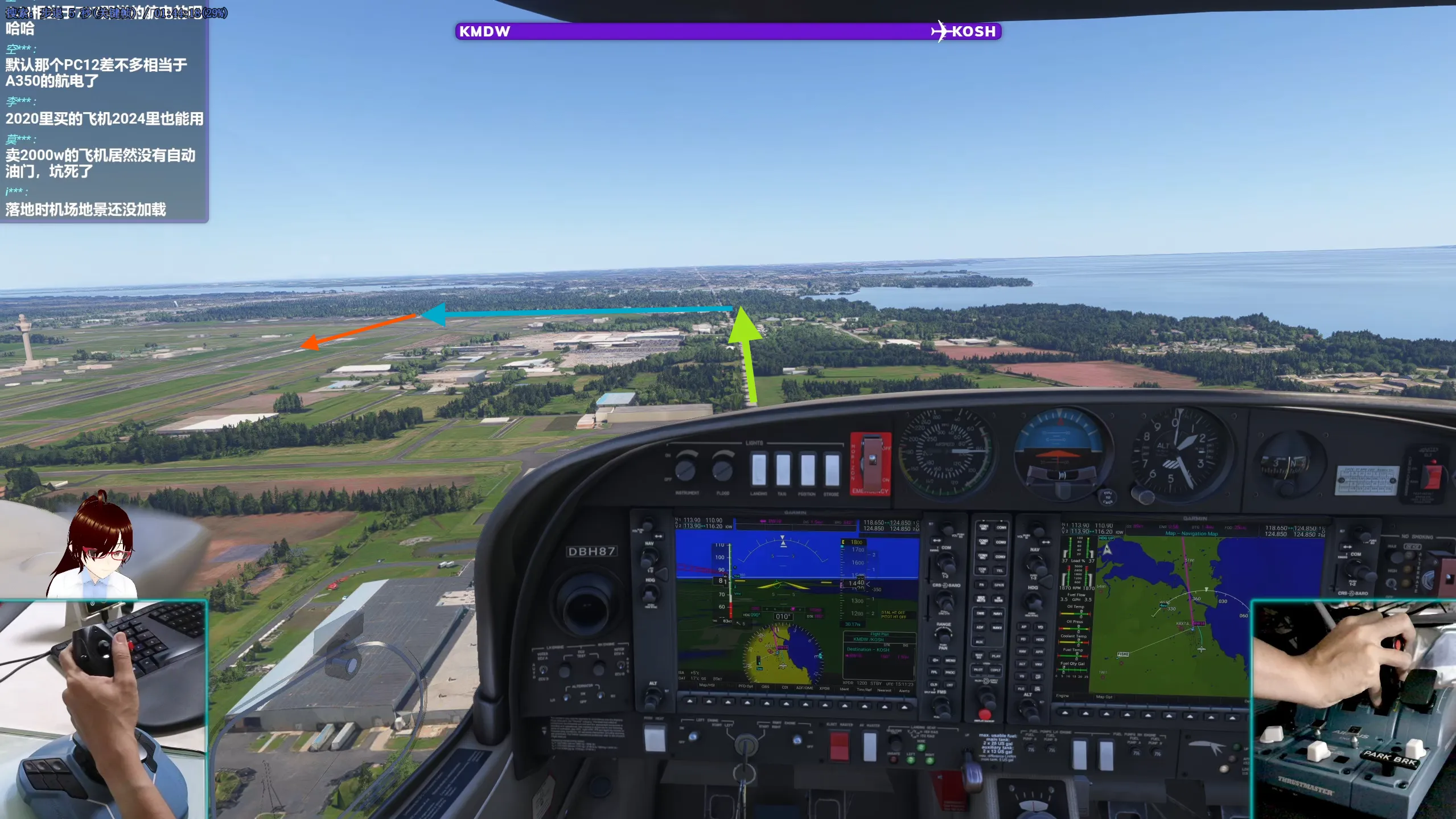Open the MENU on the PFD bezel
The width and height of the screenshot is (1456, 819).
coord(950,660)
